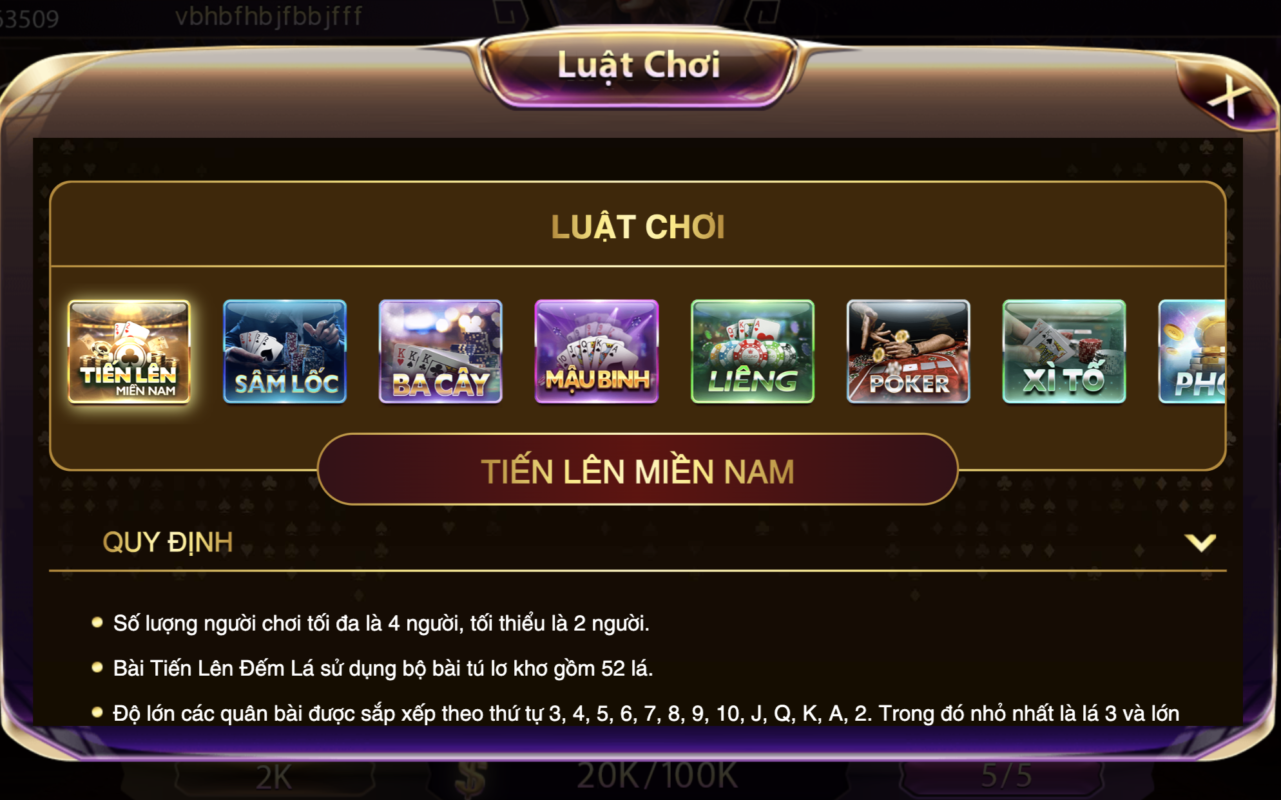Open the partially visible Phỏm game icon

1195,351
